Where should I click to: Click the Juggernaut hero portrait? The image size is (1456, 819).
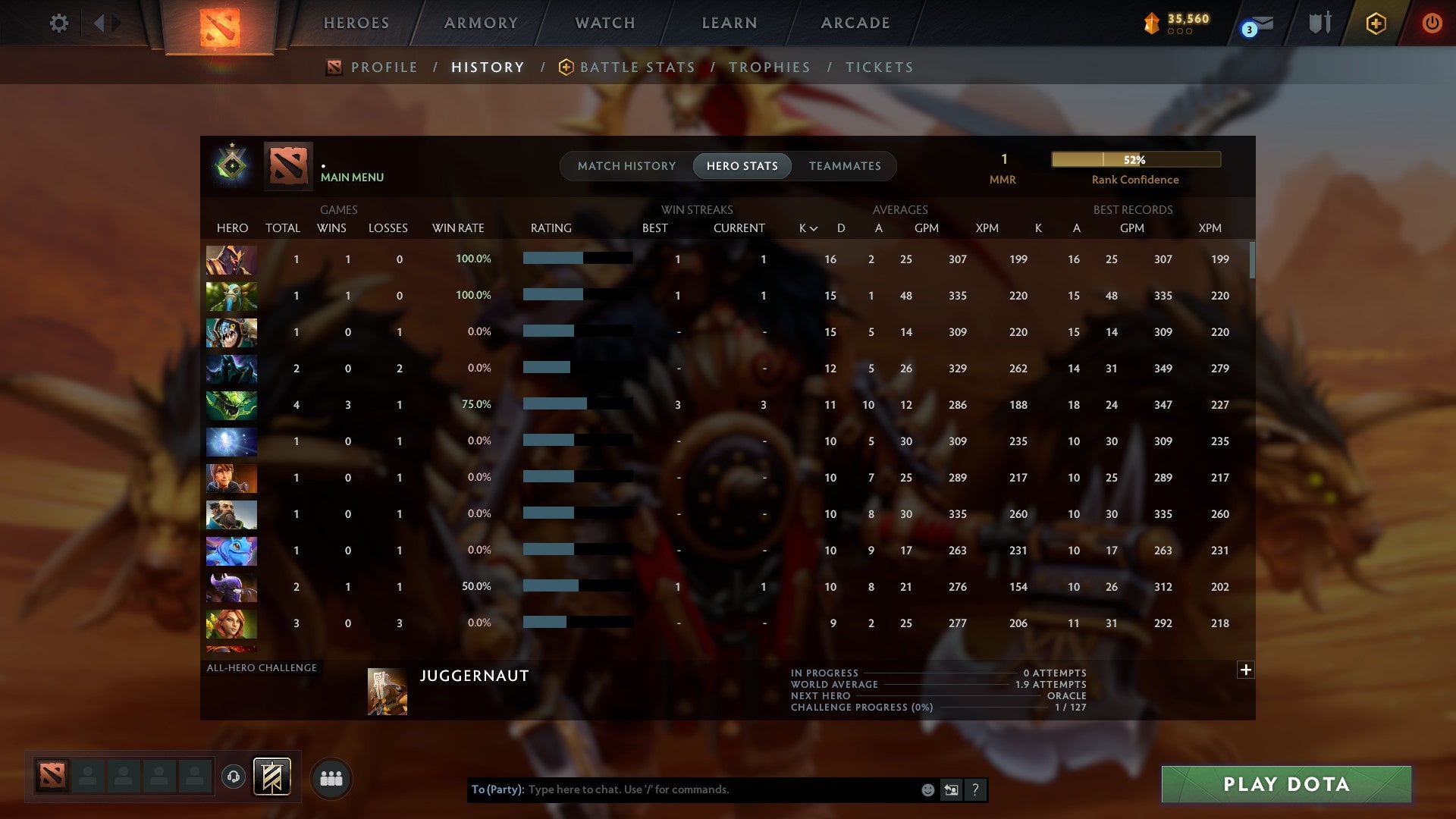[386, 692]
